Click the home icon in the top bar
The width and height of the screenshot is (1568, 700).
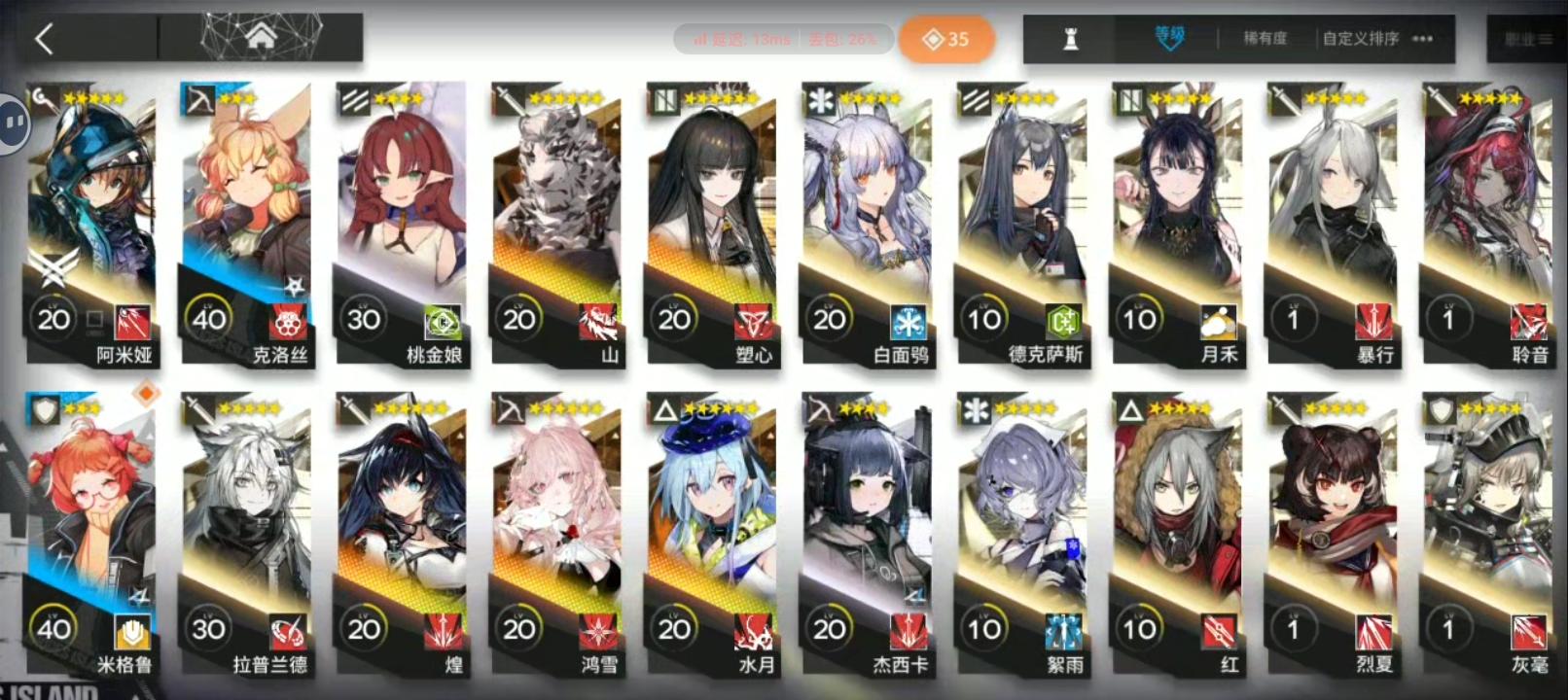point(260,34)
